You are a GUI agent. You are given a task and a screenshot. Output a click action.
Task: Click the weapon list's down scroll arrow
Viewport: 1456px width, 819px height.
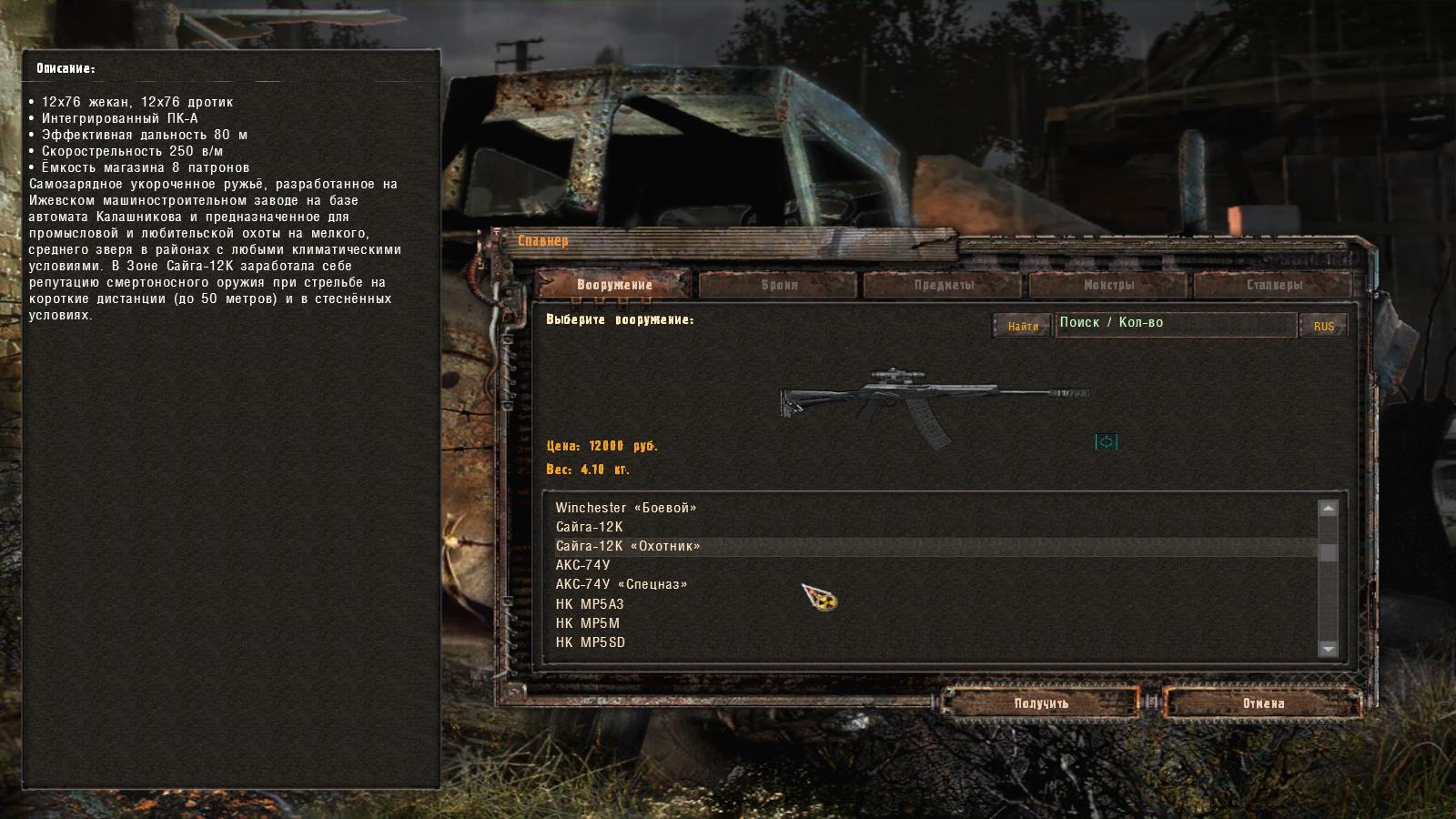pyautogui.click(x=1328, y=649)
